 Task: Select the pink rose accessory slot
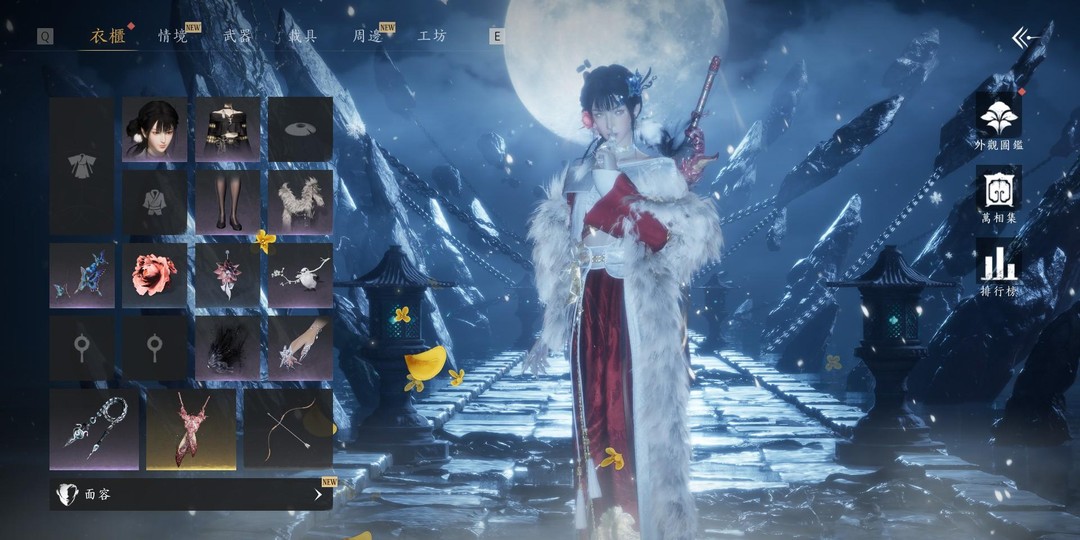[x=155, y=275]
